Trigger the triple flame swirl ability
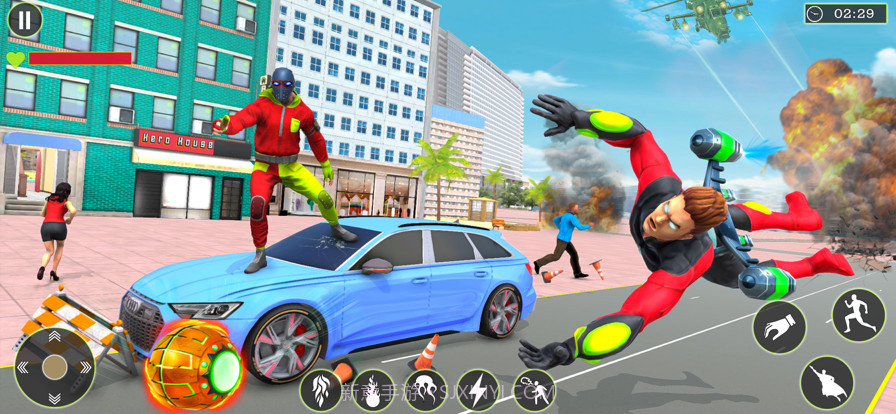896x414 pixels. [x=425, y=390]
